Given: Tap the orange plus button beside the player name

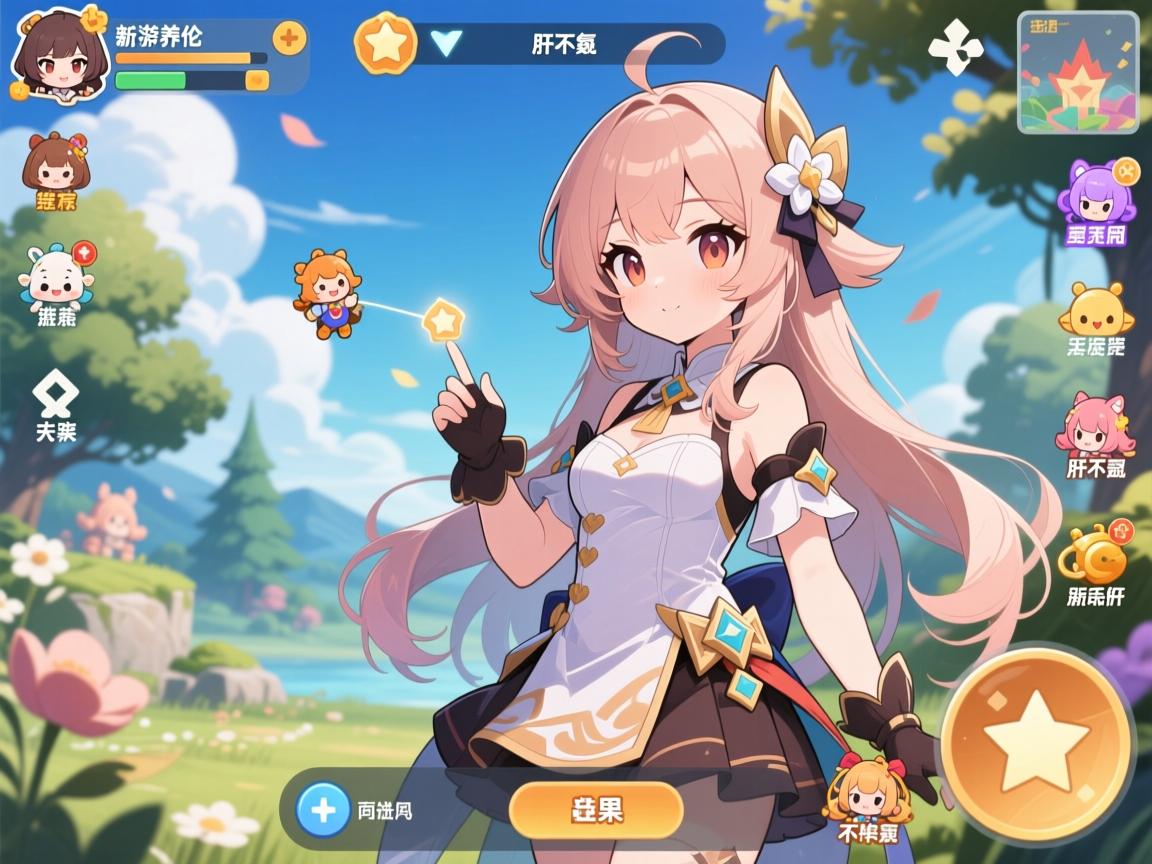Looking at the screenshot, I should pyautogui.click(x=289, y=39).
